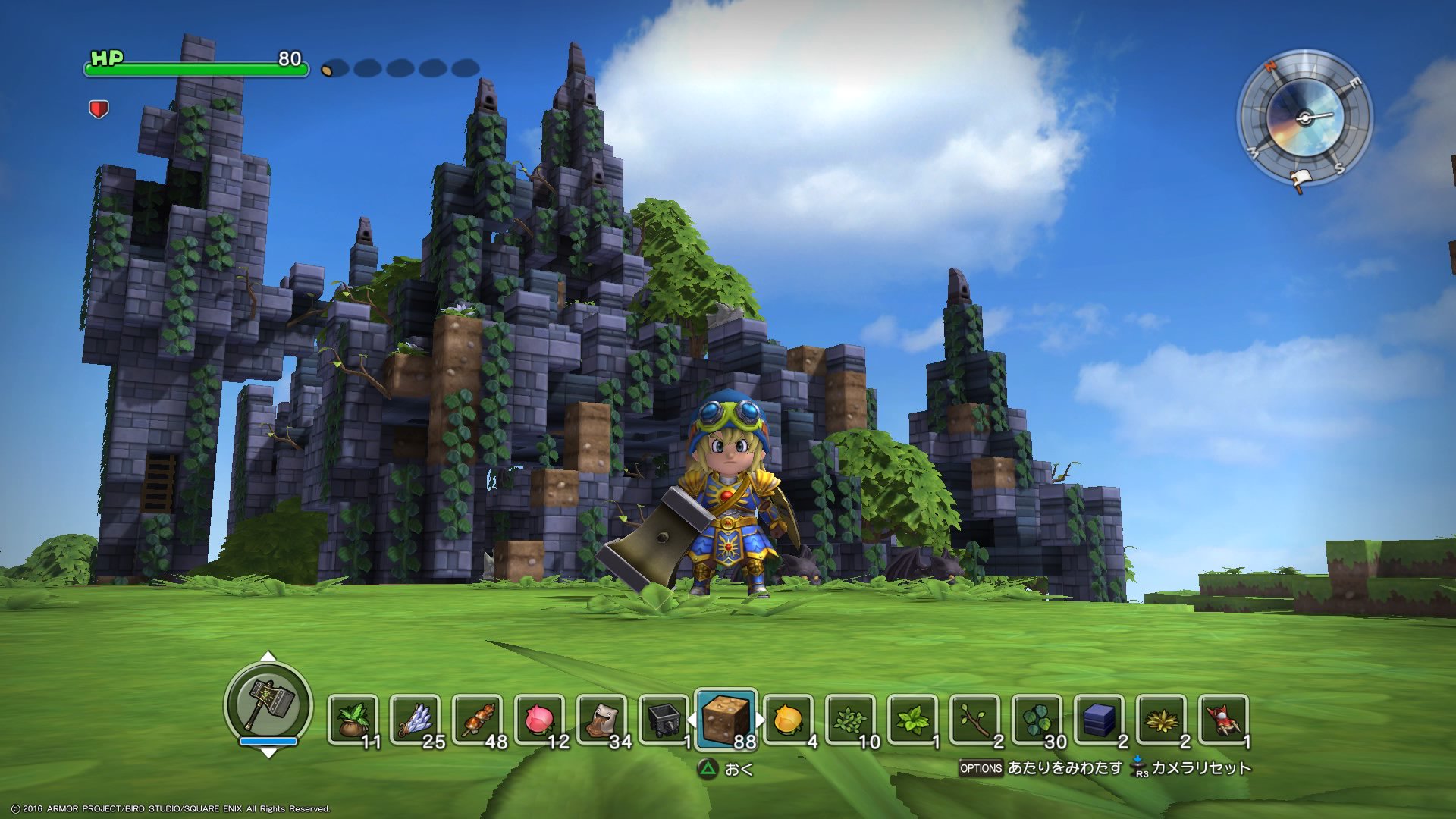The width and height of the screenshot is (1456, 819).
Task: Click the filled hunger pip
Action: point(329,68)
